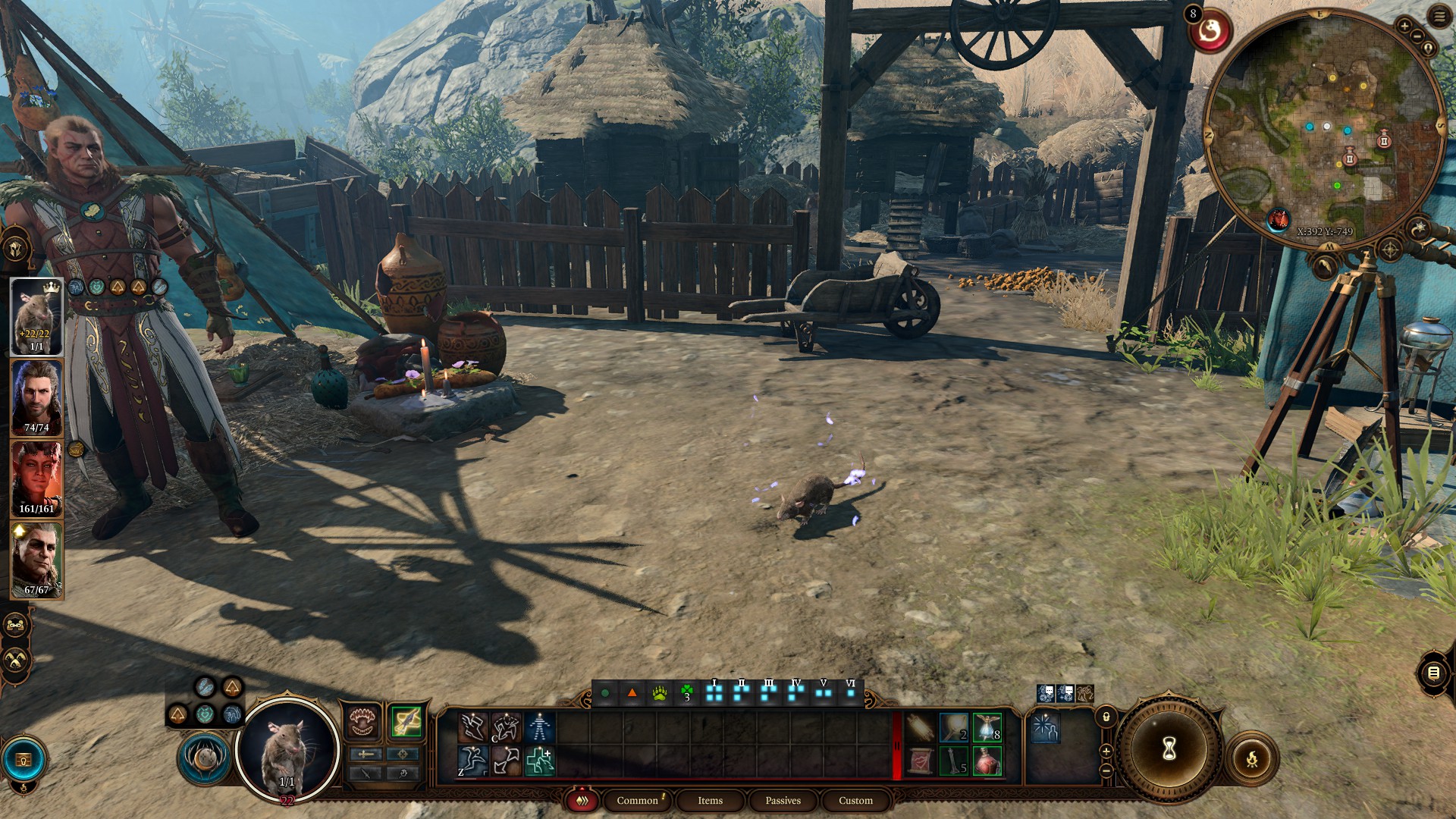
Task: Click the red inspiration orb near minimap
Action: 1210,32
